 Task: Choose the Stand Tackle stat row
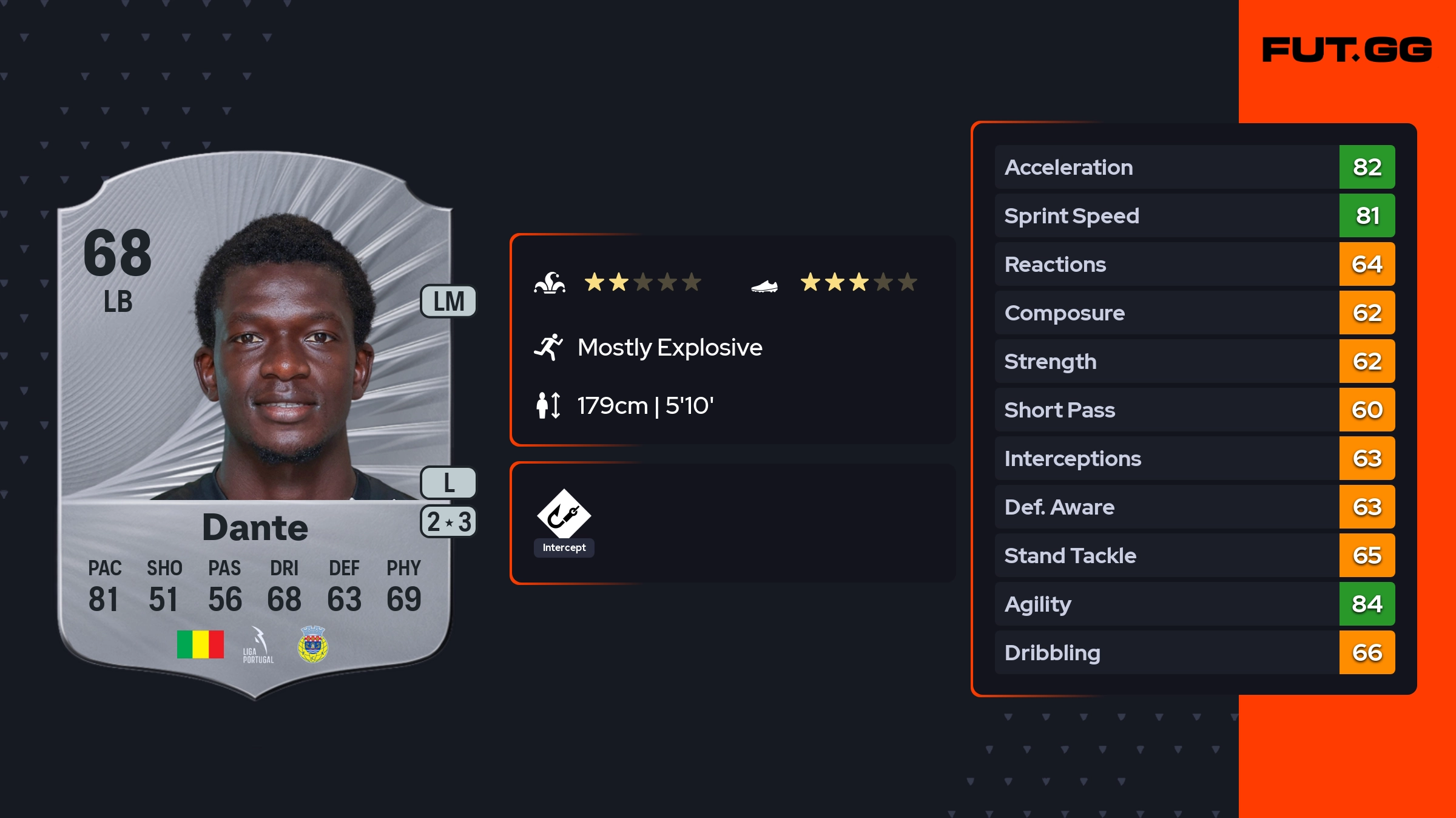1194,556
